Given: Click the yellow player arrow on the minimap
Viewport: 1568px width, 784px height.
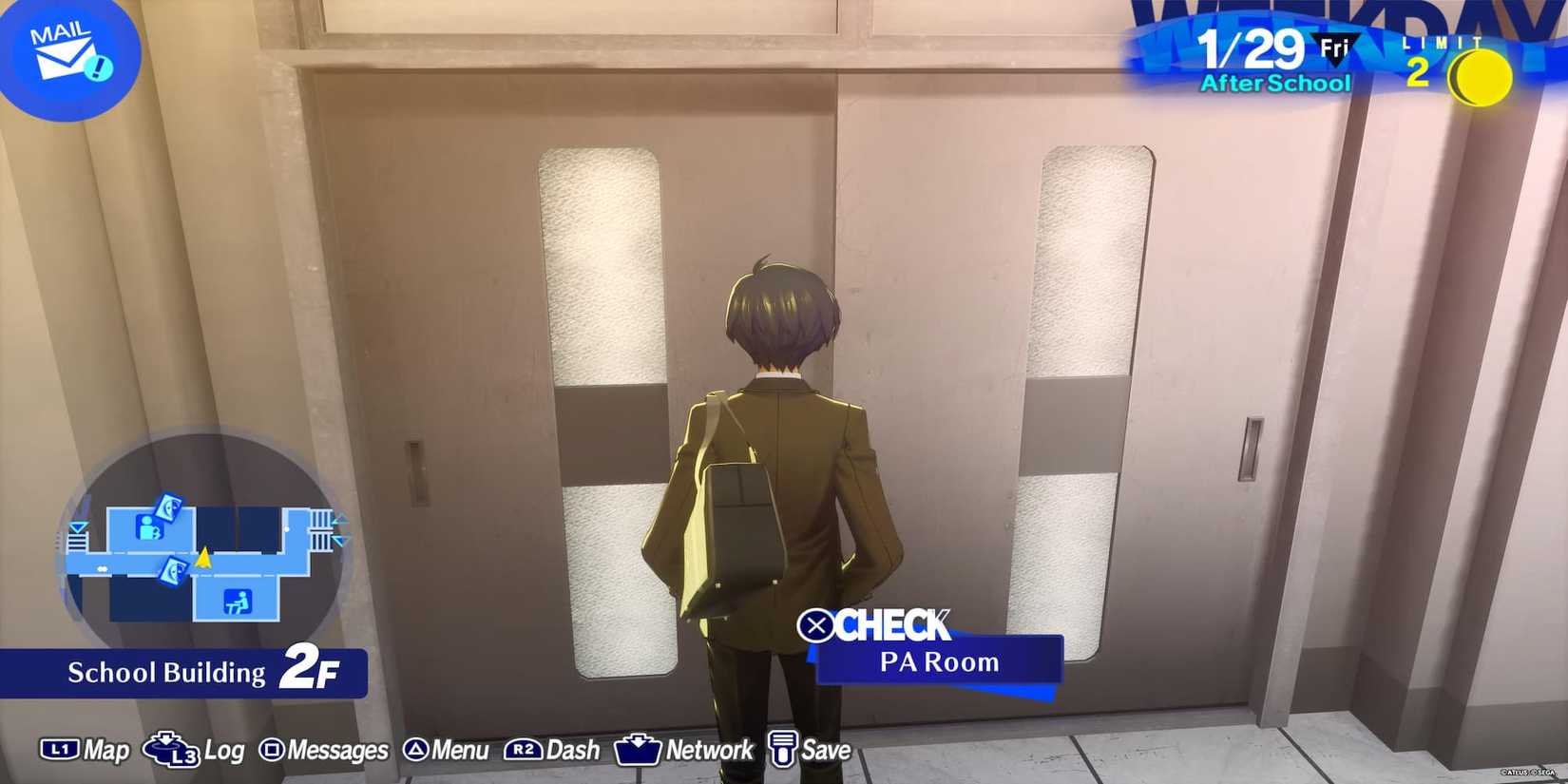Looking at the screenshot, I should pyautogui.click(x=204, y=559).
